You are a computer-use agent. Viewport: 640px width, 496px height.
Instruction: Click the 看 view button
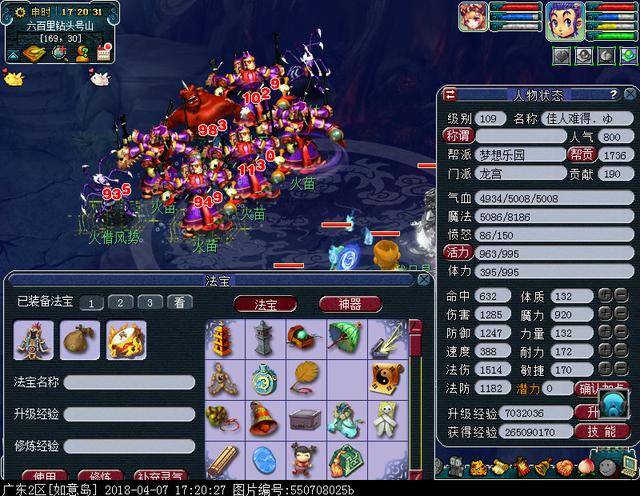click(x=178, y=302)
